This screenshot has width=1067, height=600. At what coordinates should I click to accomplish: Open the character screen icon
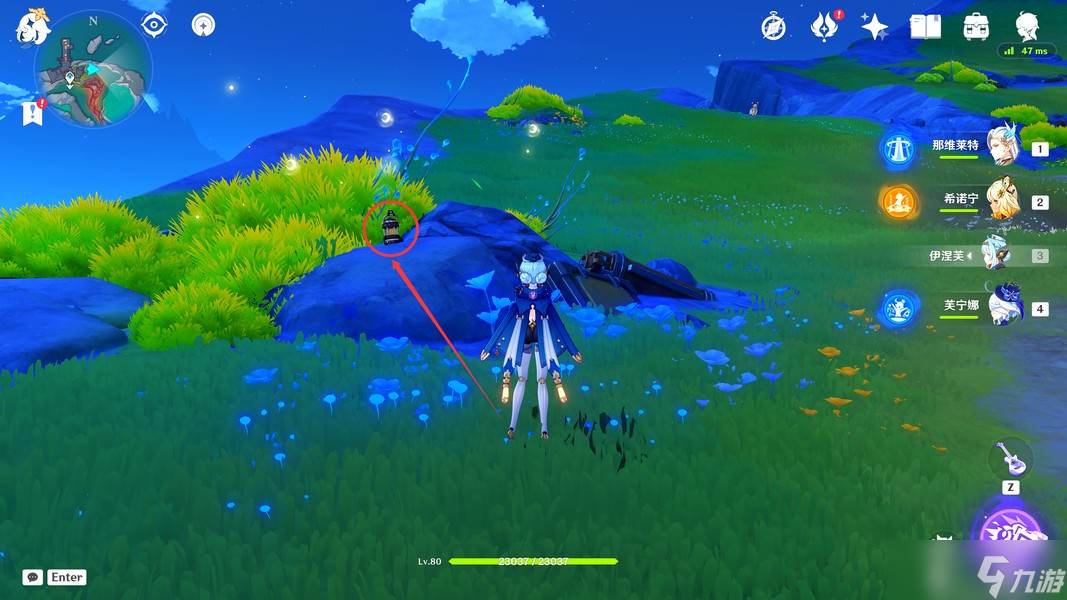(1027, 26)
